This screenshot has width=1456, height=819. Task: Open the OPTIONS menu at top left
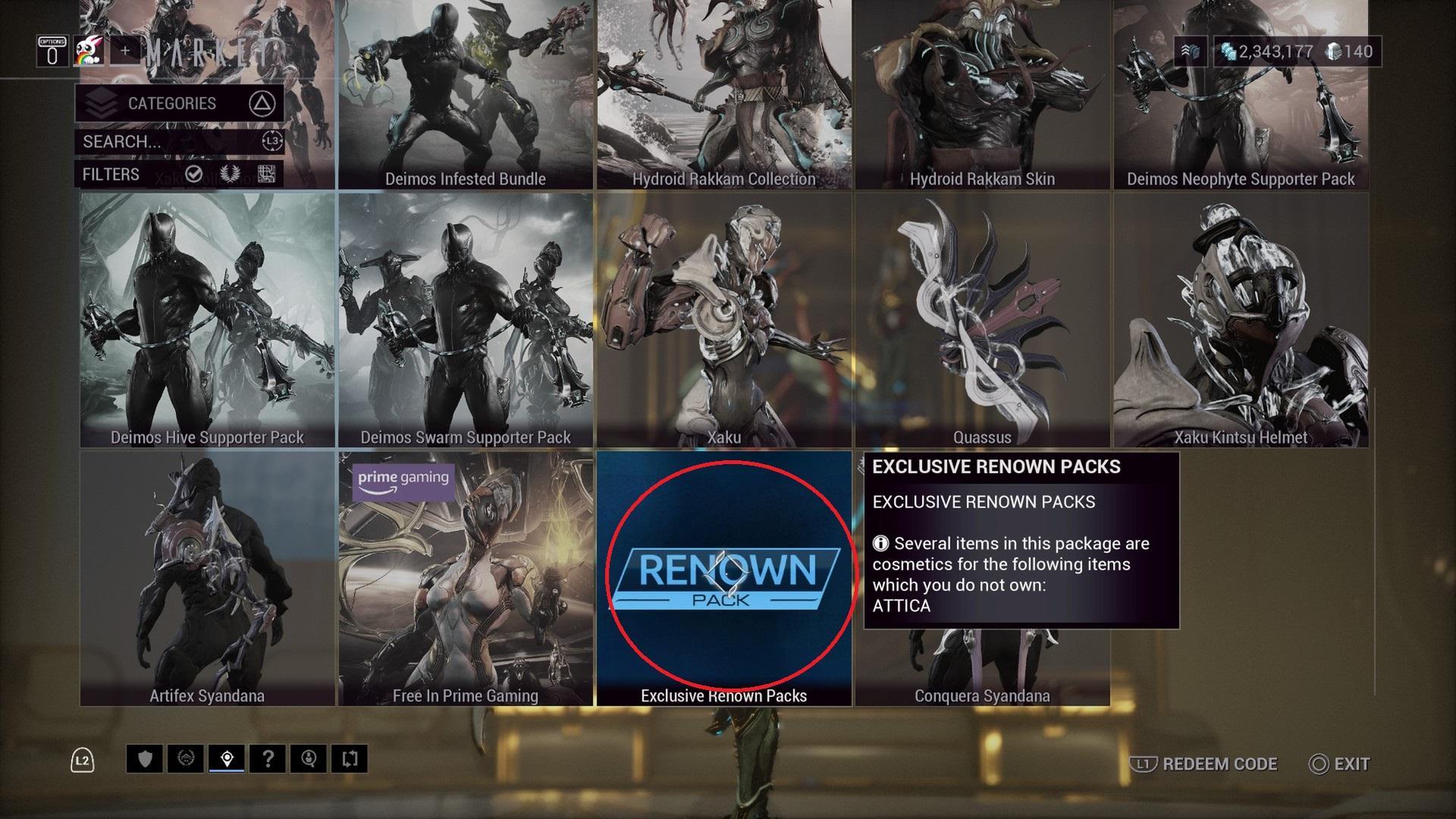coord(52,52)
